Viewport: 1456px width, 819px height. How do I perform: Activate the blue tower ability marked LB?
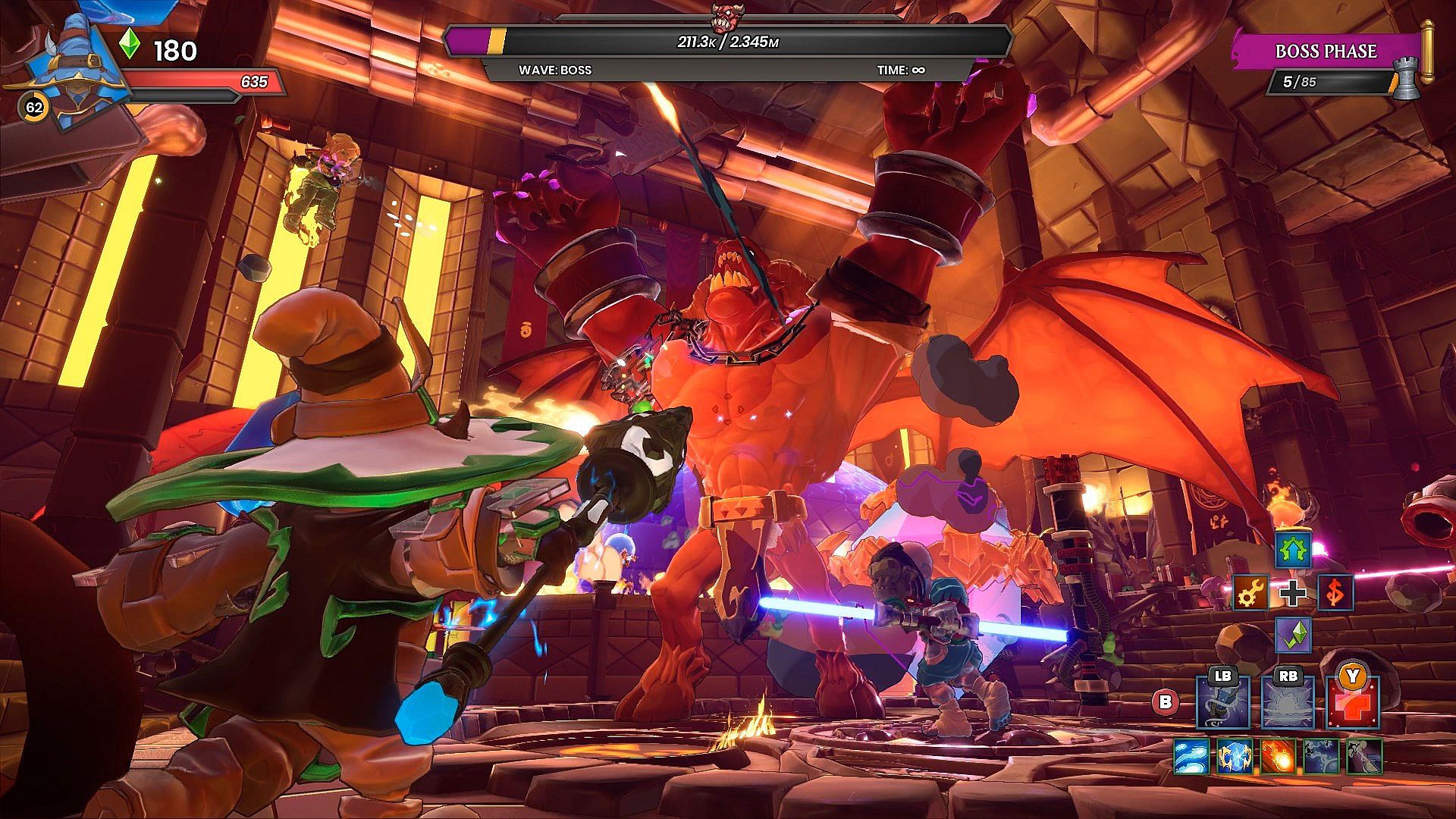tap(1222, 703)
